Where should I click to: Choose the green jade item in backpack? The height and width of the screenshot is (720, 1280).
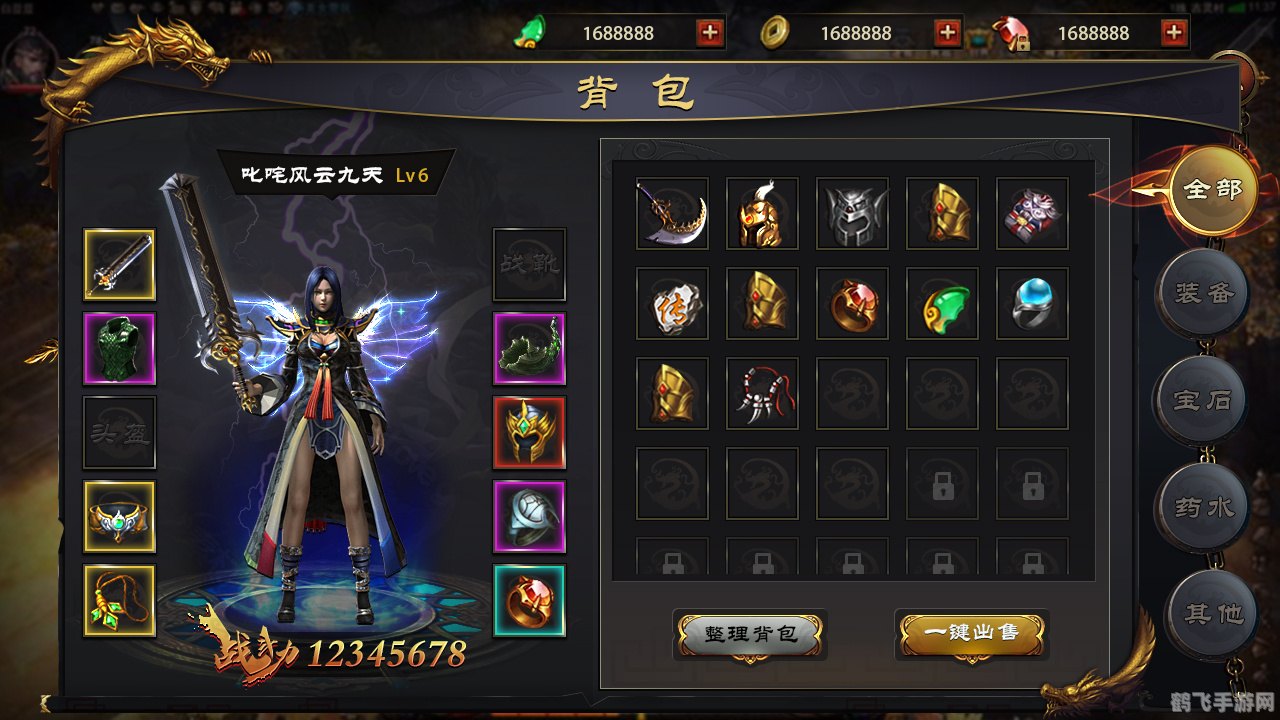click(942, 303)
